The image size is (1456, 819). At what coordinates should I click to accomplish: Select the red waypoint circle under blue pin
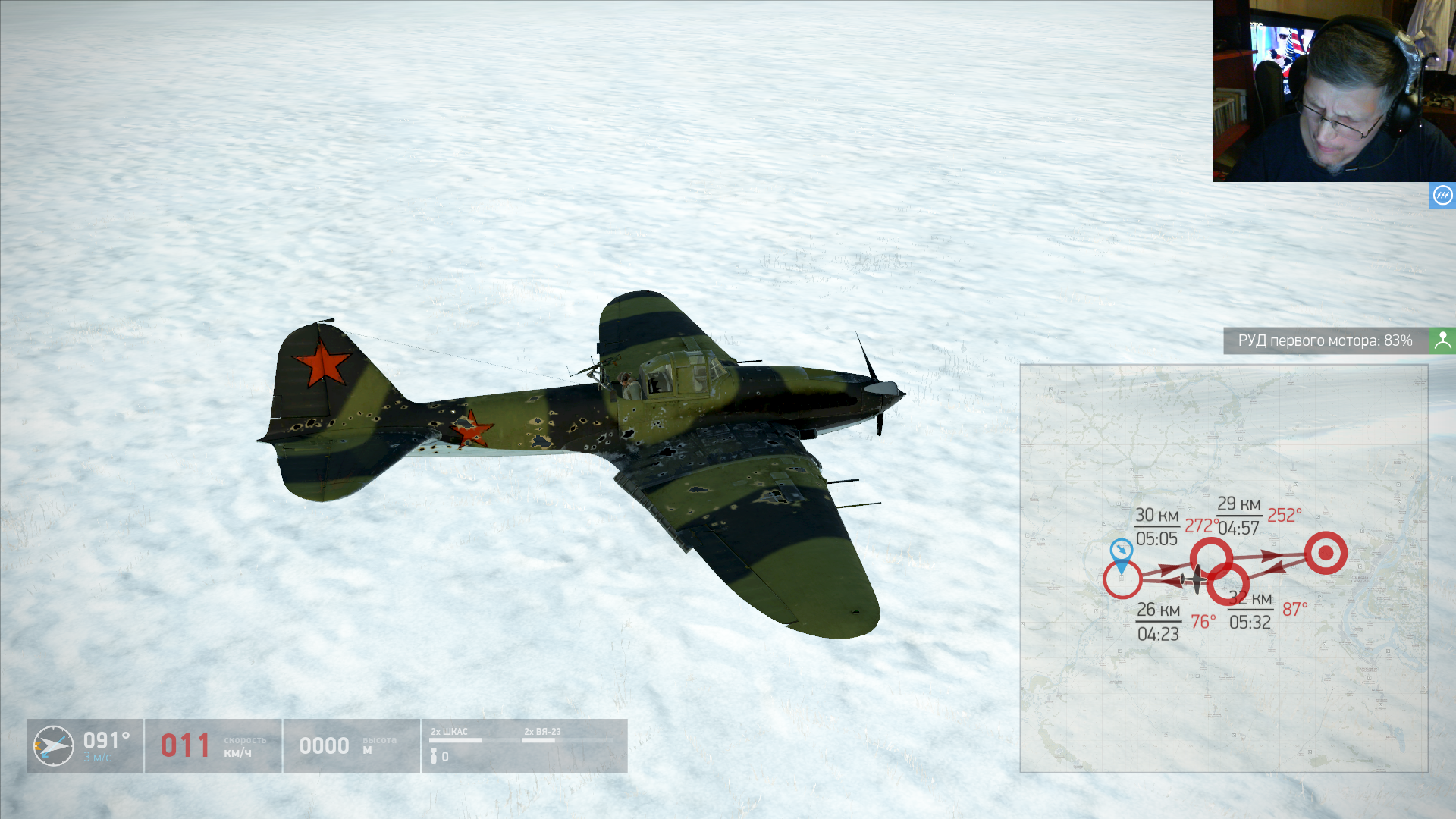tap(1122, 581)
